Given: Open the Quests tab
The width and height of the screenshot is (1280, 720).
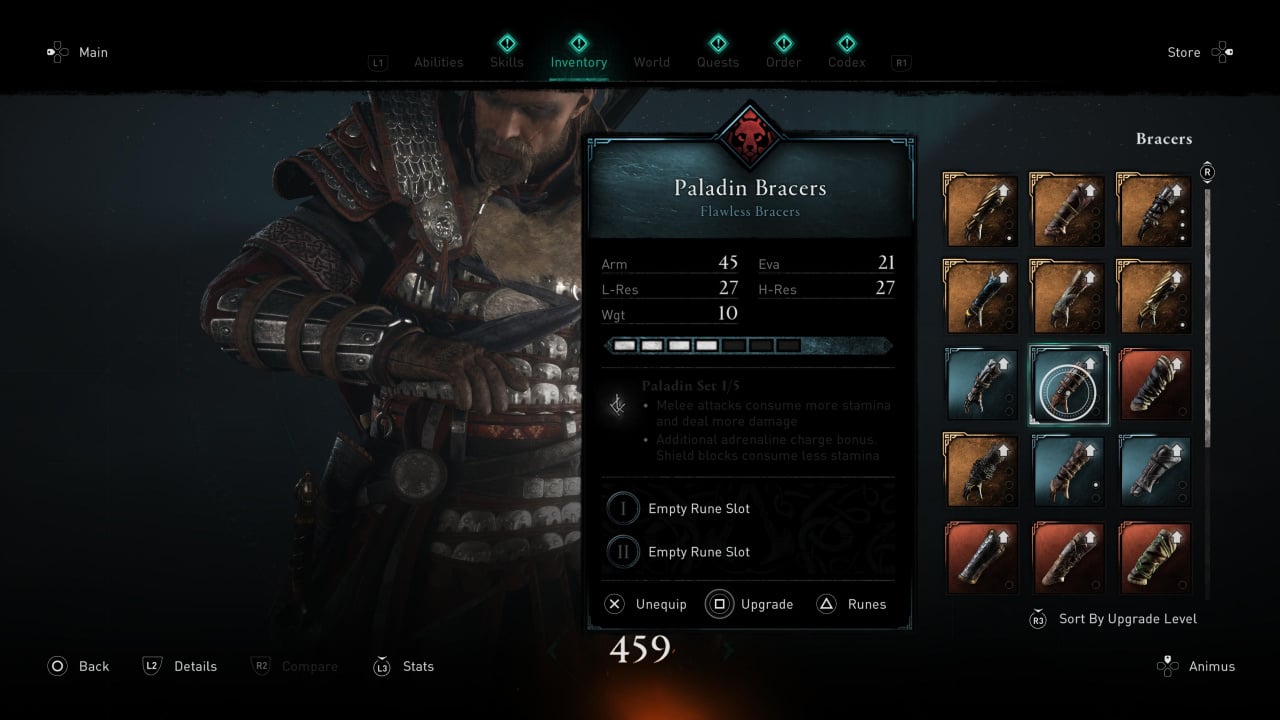Looking at the screenshot, I should [718, 61].
